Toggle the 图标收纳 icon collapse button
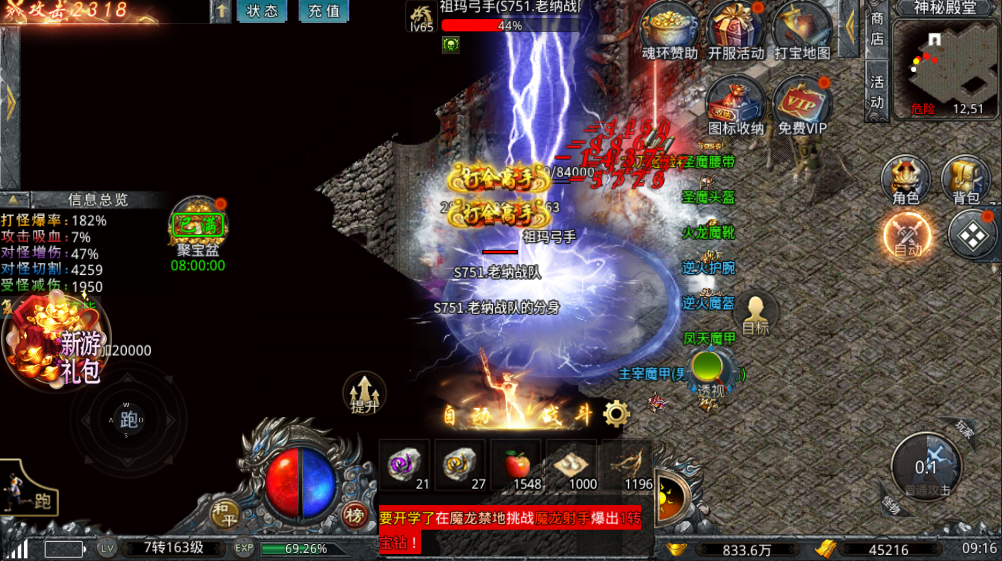The width and height of the screenshot is (1002, 561). click(x=735, y=102)
